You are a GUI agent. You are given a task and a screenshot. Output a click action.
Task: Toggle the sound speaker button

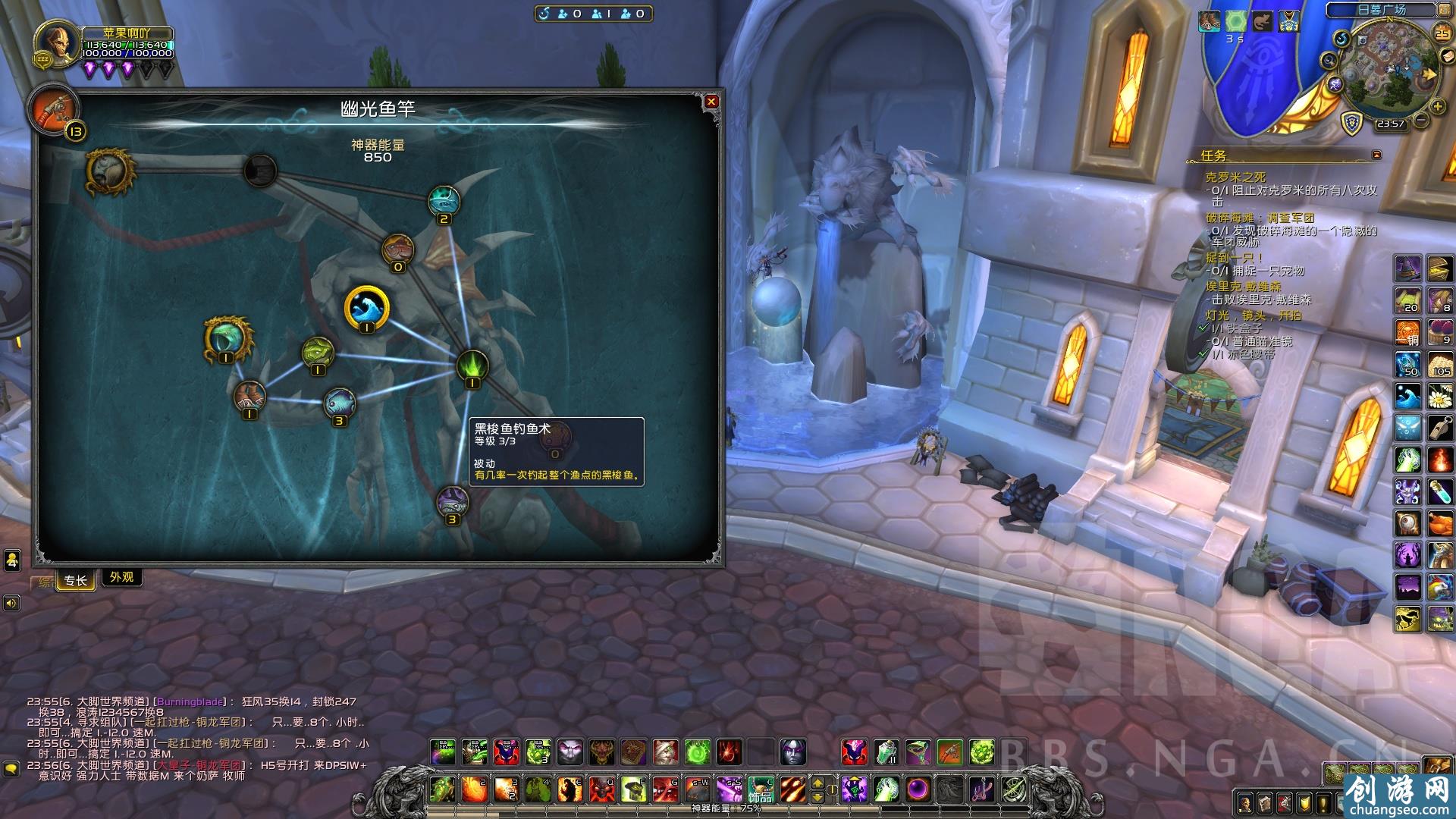11,603
